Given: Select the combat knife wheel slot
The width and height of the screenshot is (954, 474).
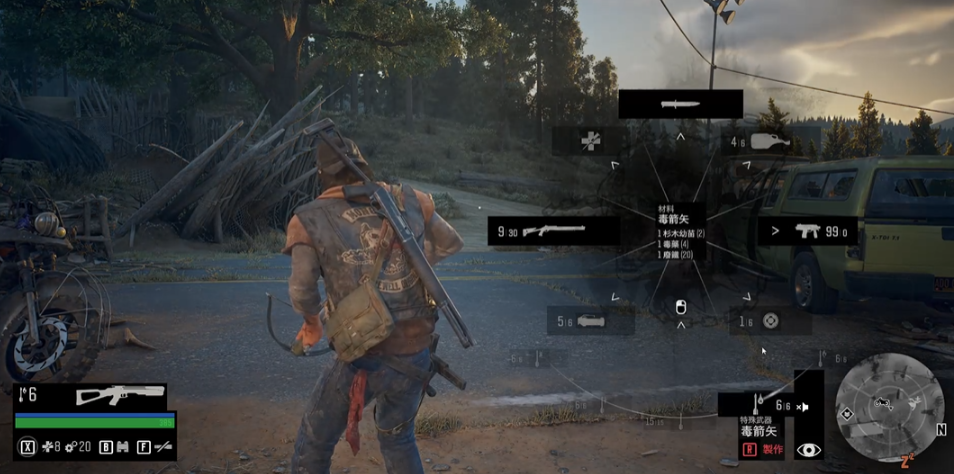Looking at the screenshot, I should 680,104.
